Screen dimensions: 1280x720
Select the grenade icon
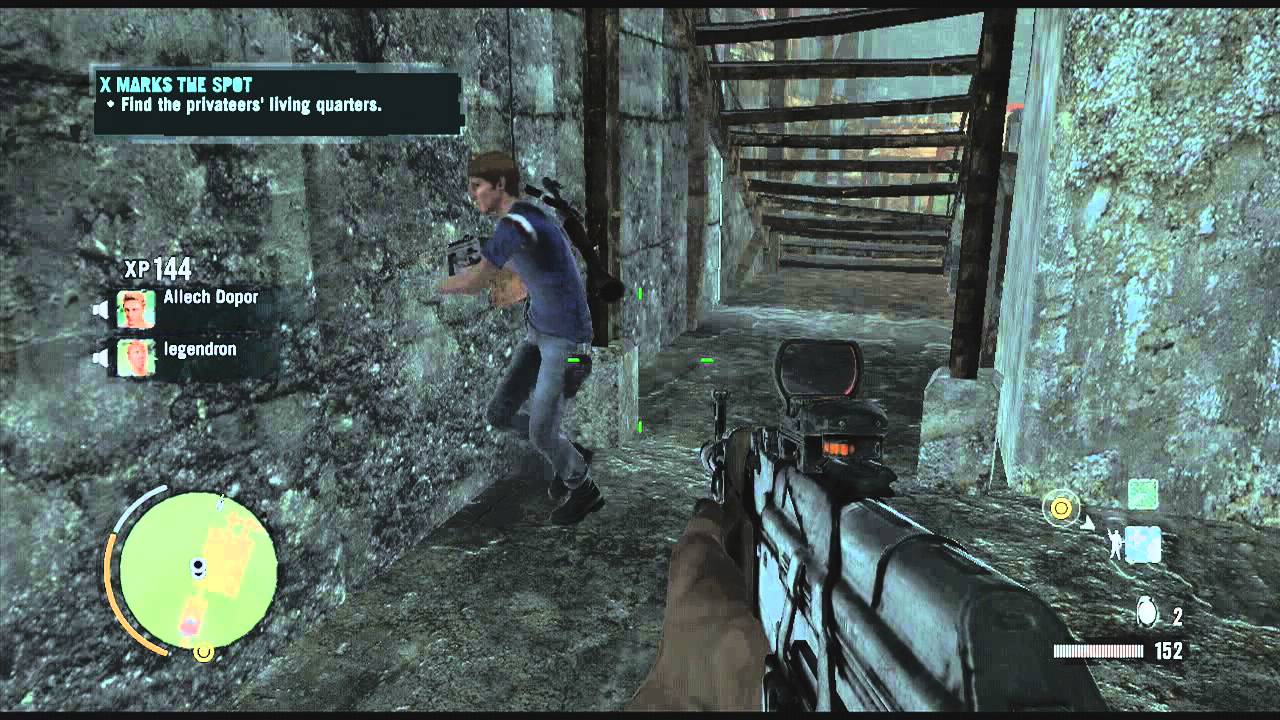point(1148,612)
